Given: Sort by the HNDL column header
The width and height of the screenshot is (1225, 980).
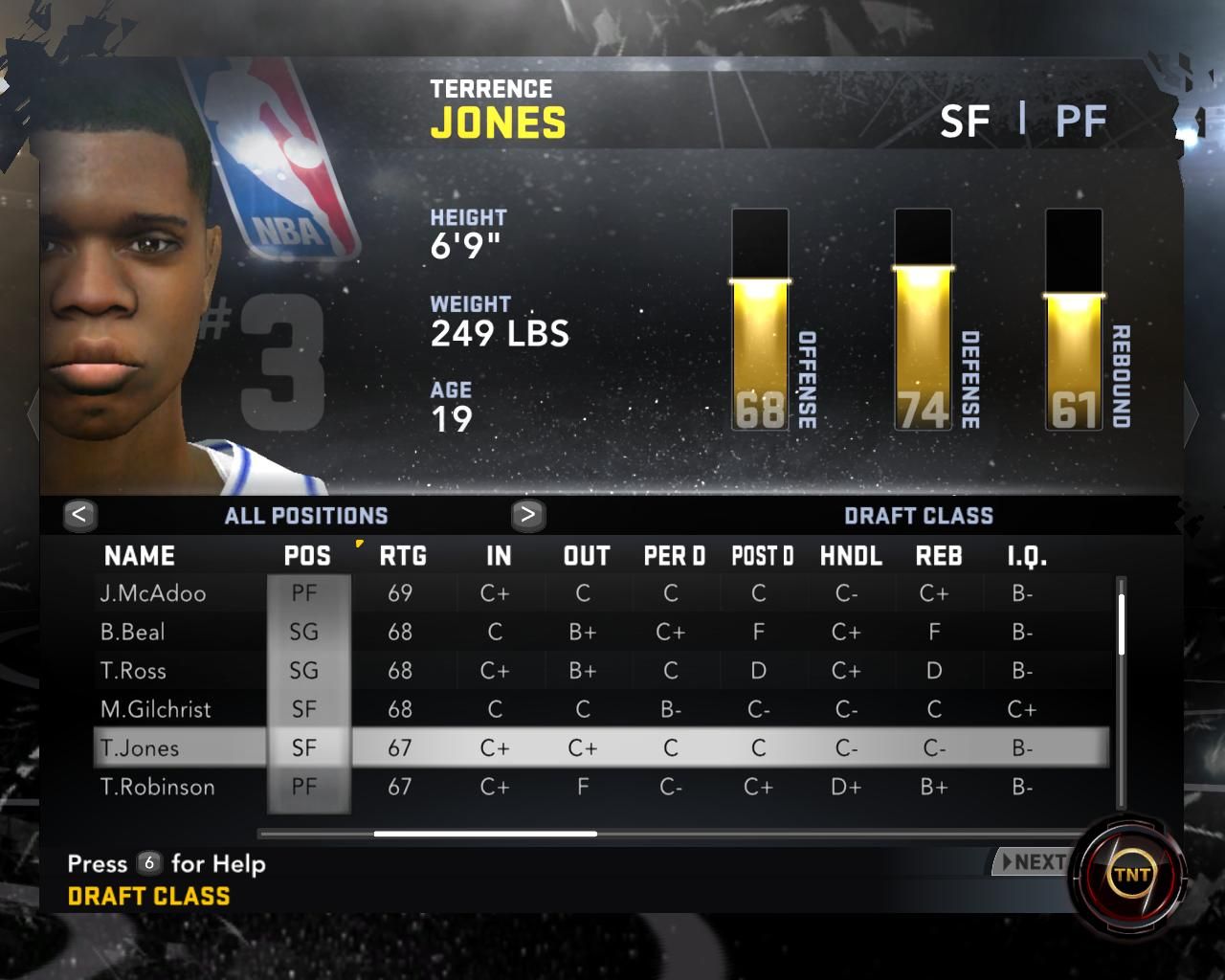Looking at the screenshot, I should click(x=851, y=556).
